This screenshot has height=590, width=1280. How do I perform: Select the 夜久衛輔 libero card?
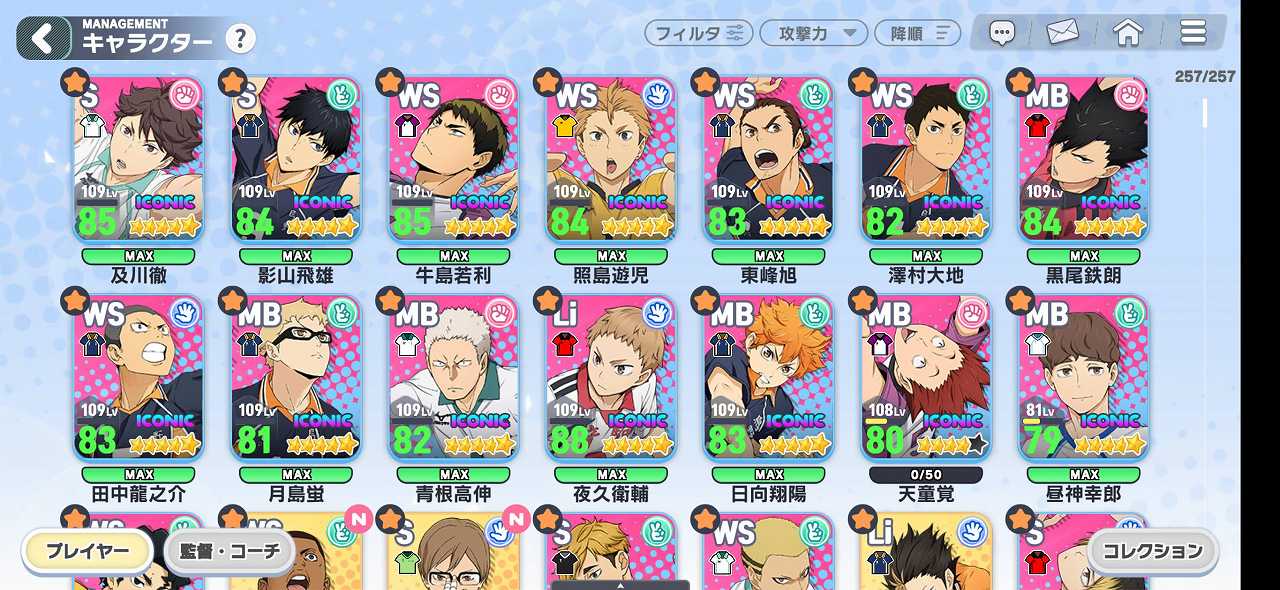tap(611, 378)
